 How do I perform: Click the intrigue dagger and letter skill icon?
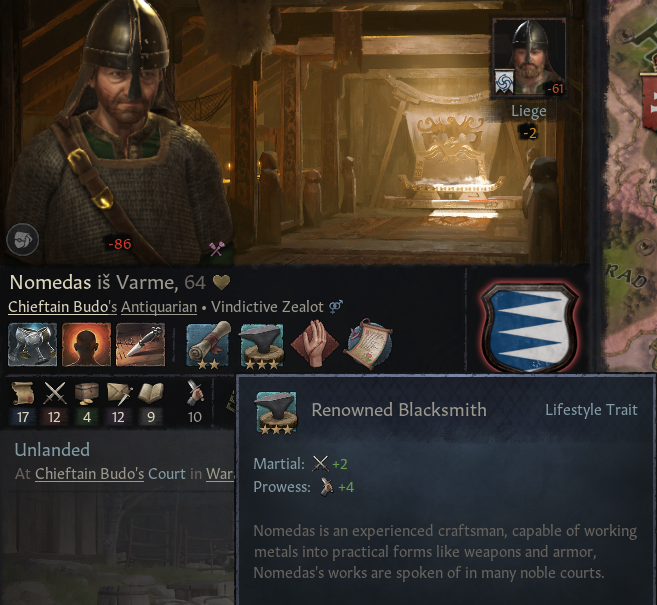(118, 394)
